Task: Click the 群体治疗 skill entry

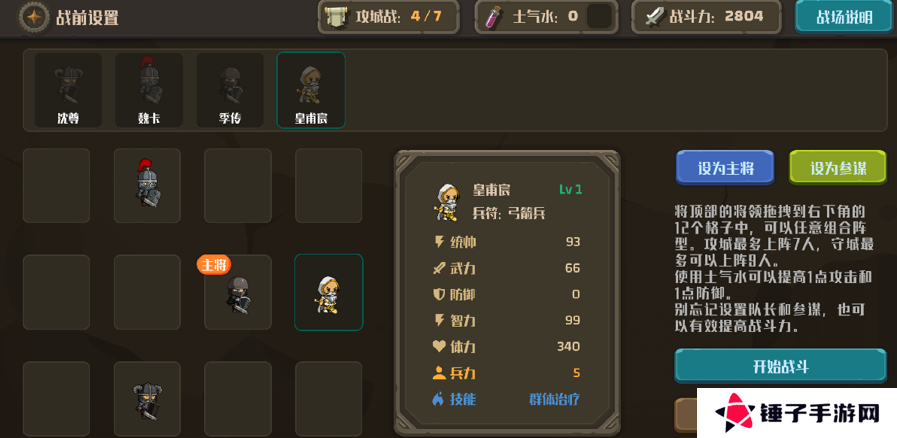Action: point(554,399)
